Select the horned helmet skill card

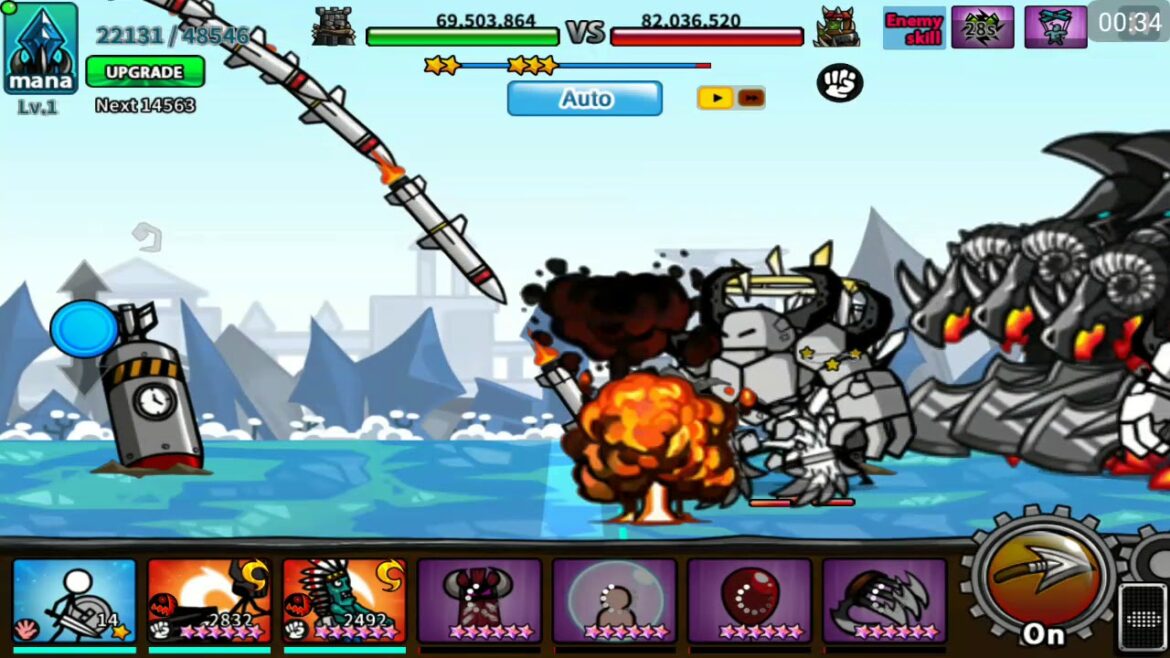pos(479,600)
